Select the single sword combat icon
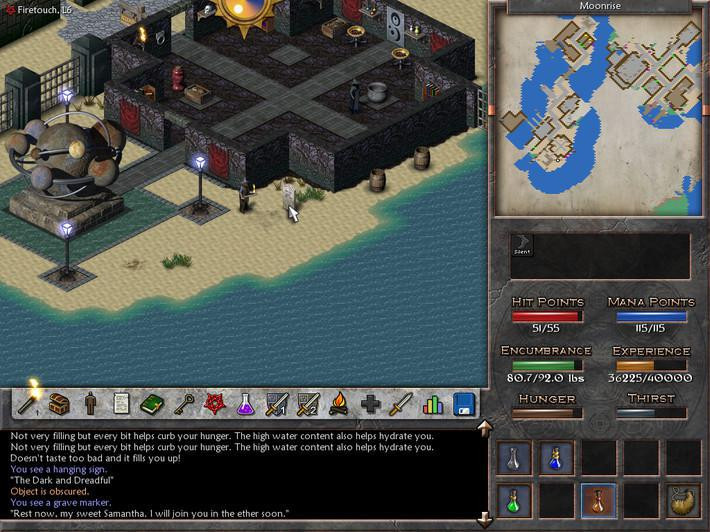710x532 pixels. click(x=401, y=404)
